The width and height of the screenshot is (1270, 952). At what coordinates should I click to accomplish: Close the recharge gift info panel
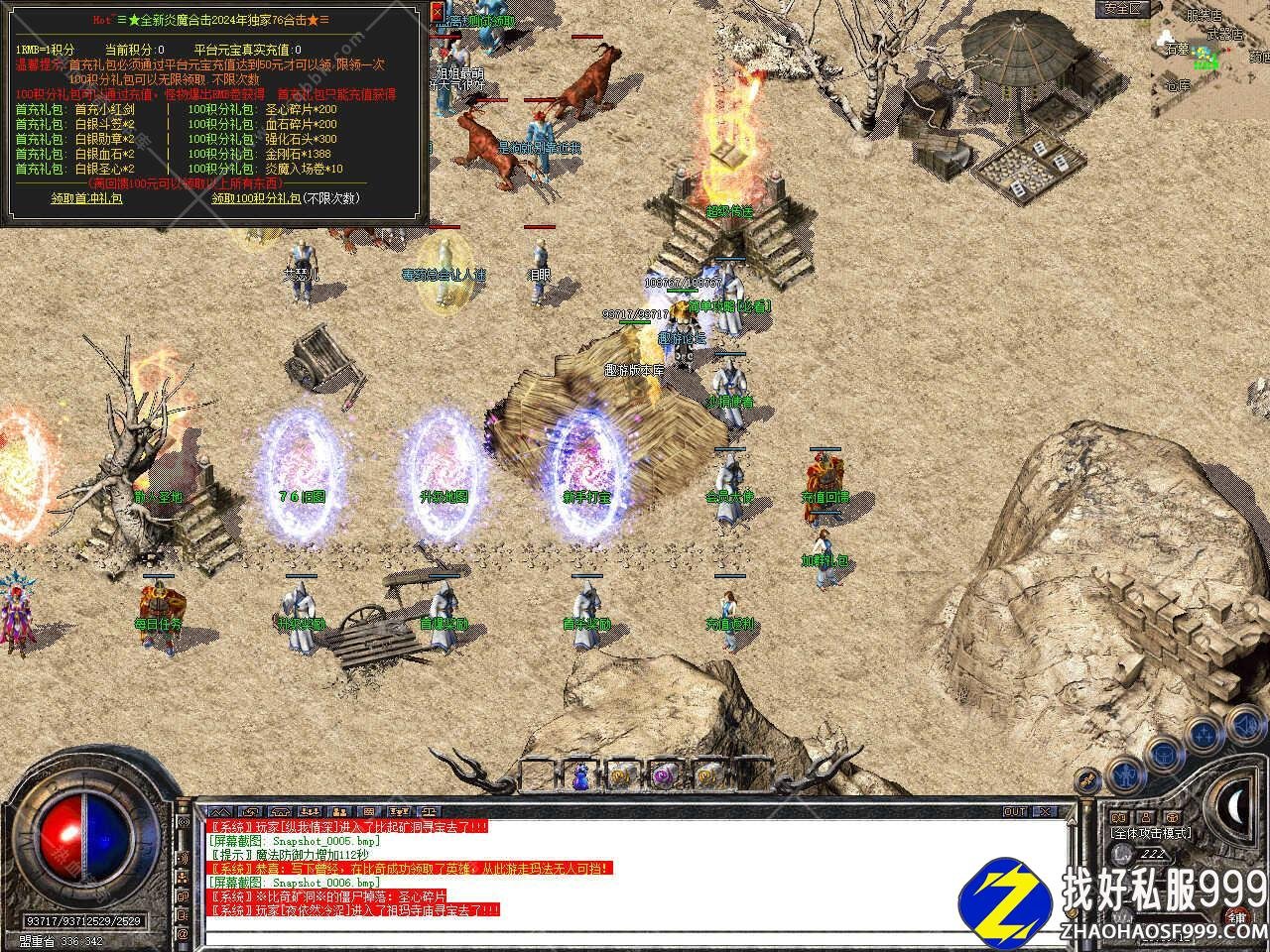pos(438,13)
